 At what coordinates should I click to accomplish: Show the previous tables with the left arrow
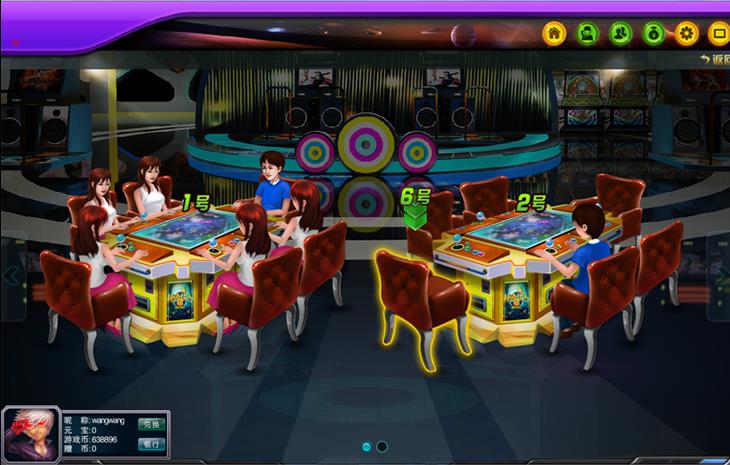(x=12, y=276)
